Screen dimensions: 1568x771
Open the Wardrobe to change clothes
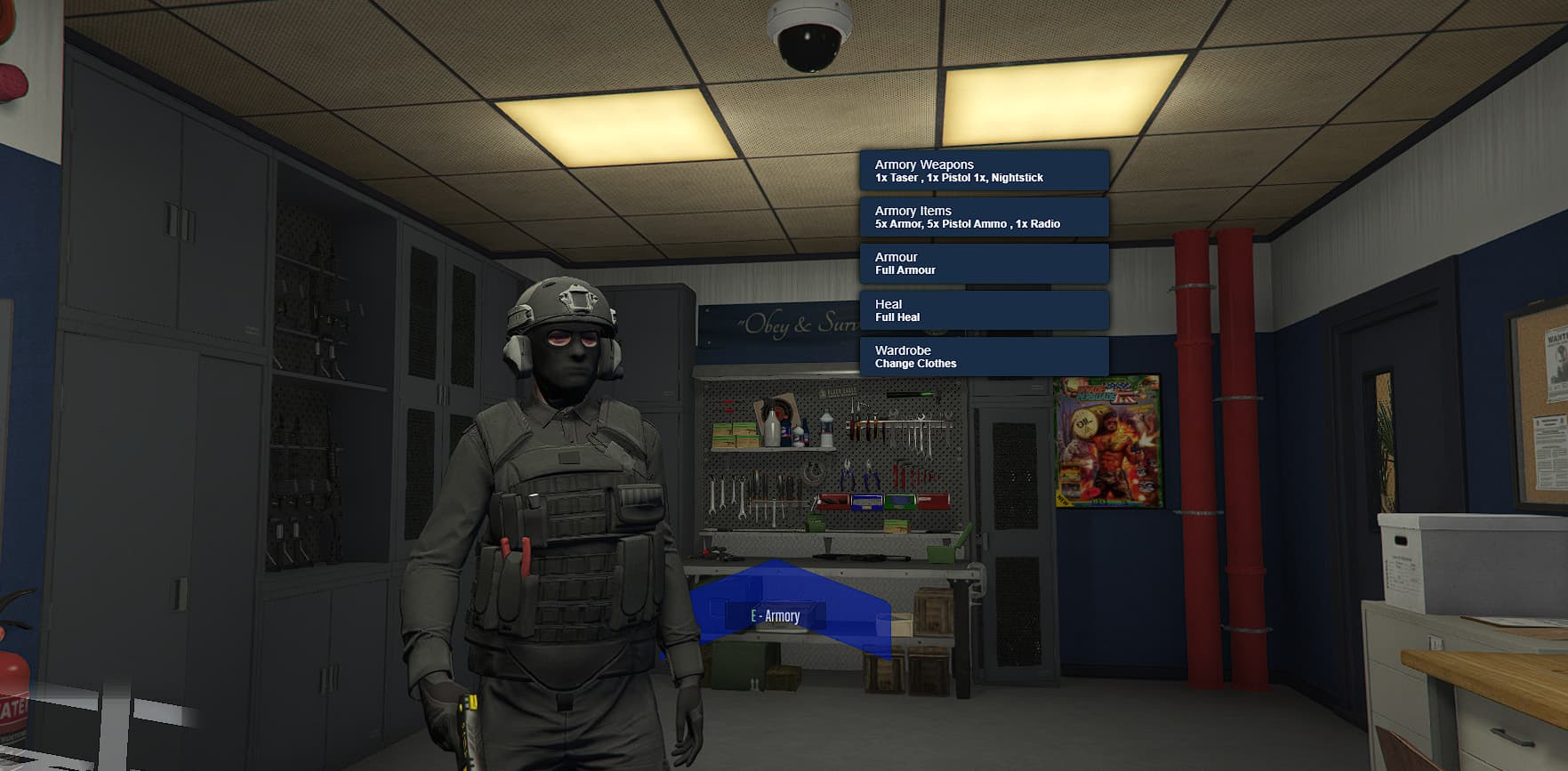984,357
